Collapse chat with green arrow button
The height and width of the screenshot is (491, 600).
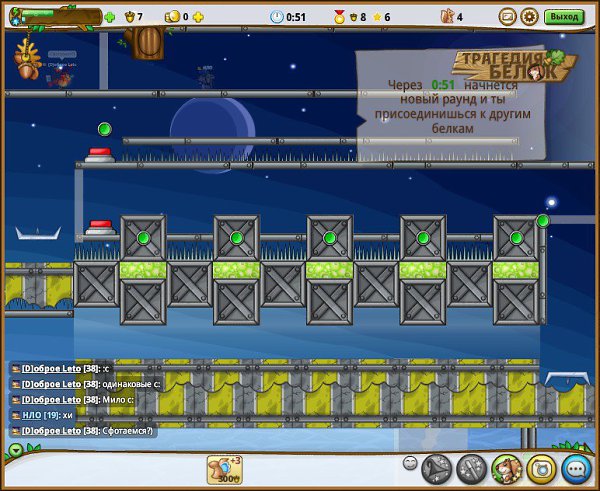pyautogui.click(x=14, y=450)
